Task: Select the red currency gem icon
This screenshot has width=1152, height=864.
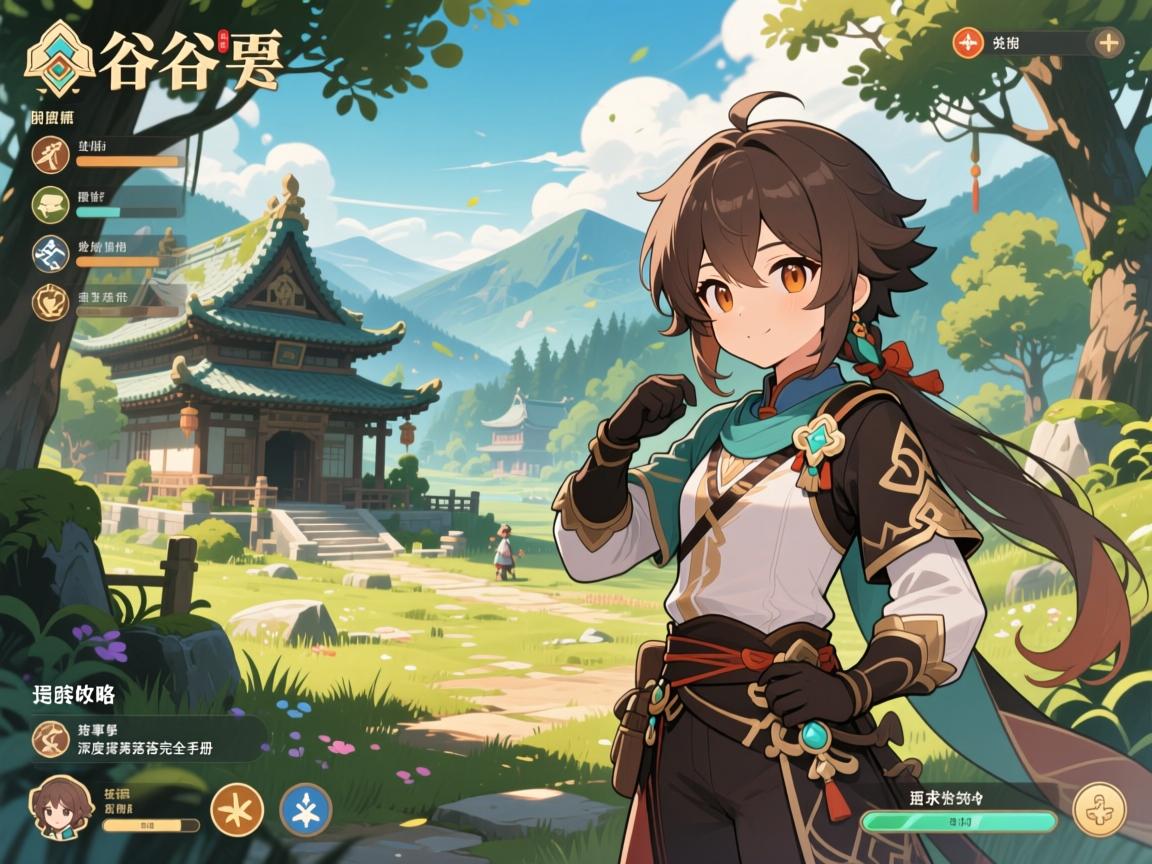Action: pos(968,42)
